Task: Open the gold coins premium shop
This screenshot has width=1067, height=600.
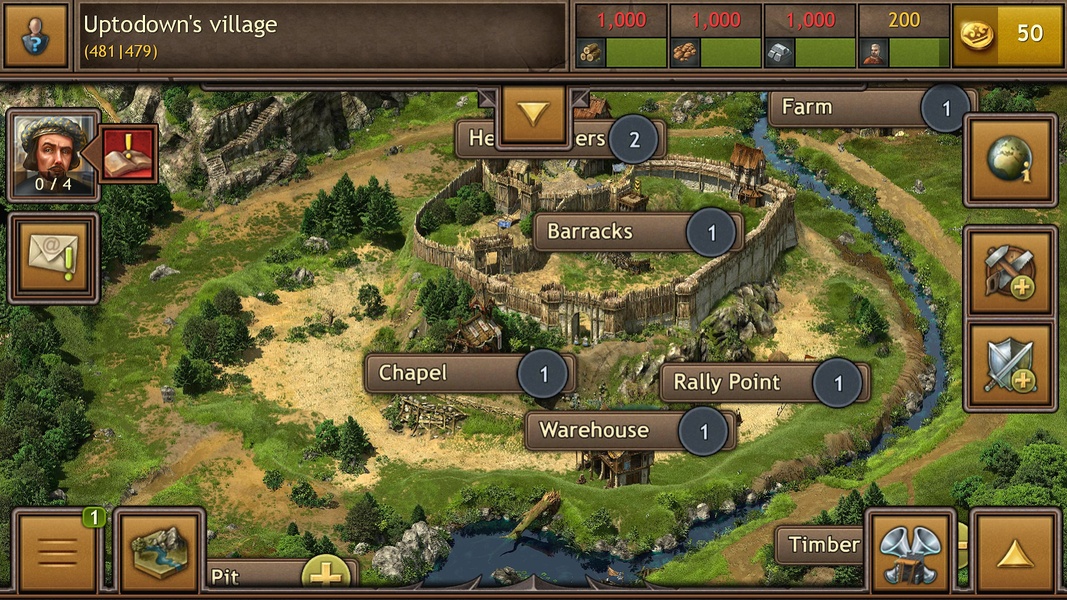Action: pos(1007,35)
